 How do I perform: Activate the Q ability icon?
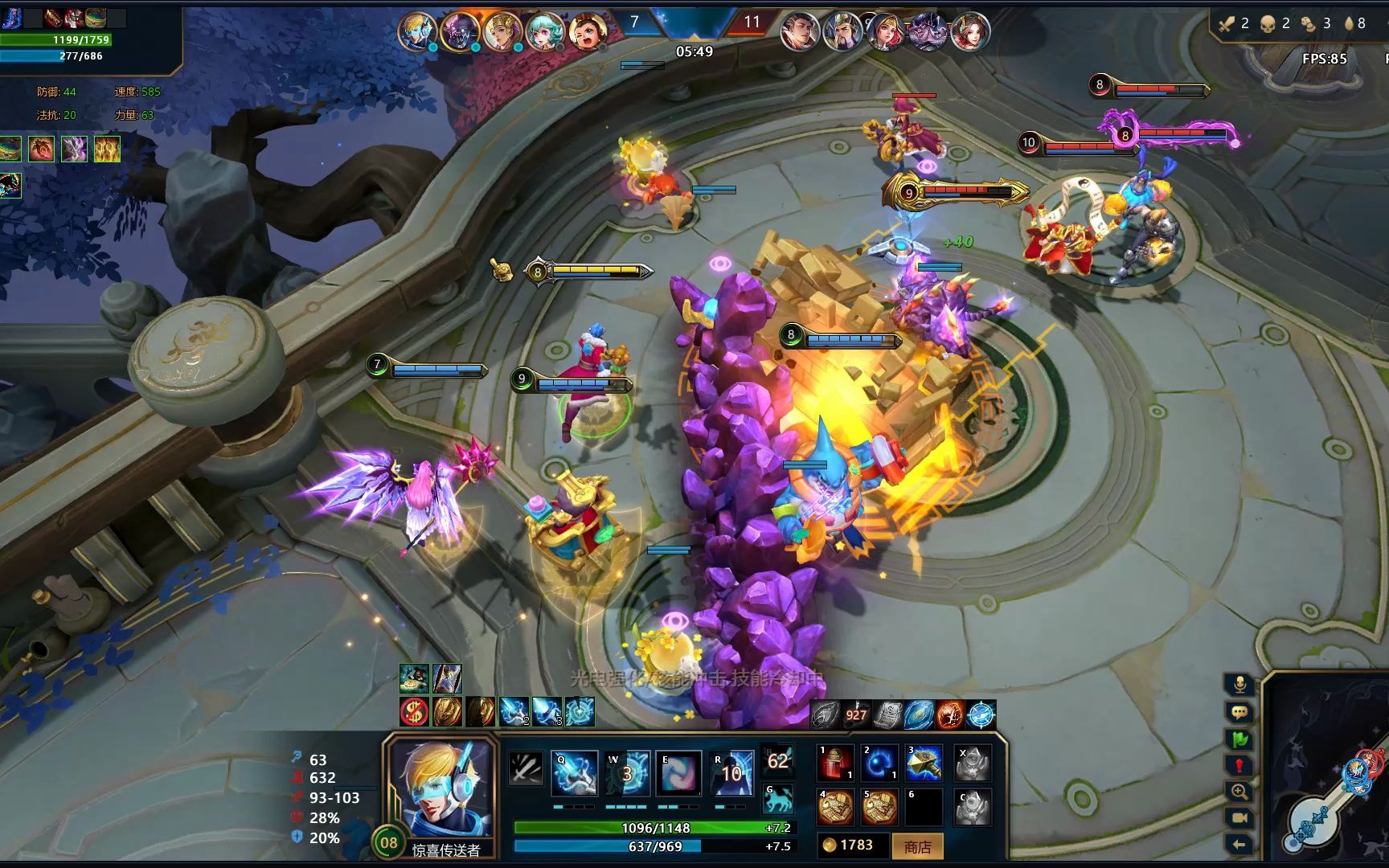click(574, 773)
